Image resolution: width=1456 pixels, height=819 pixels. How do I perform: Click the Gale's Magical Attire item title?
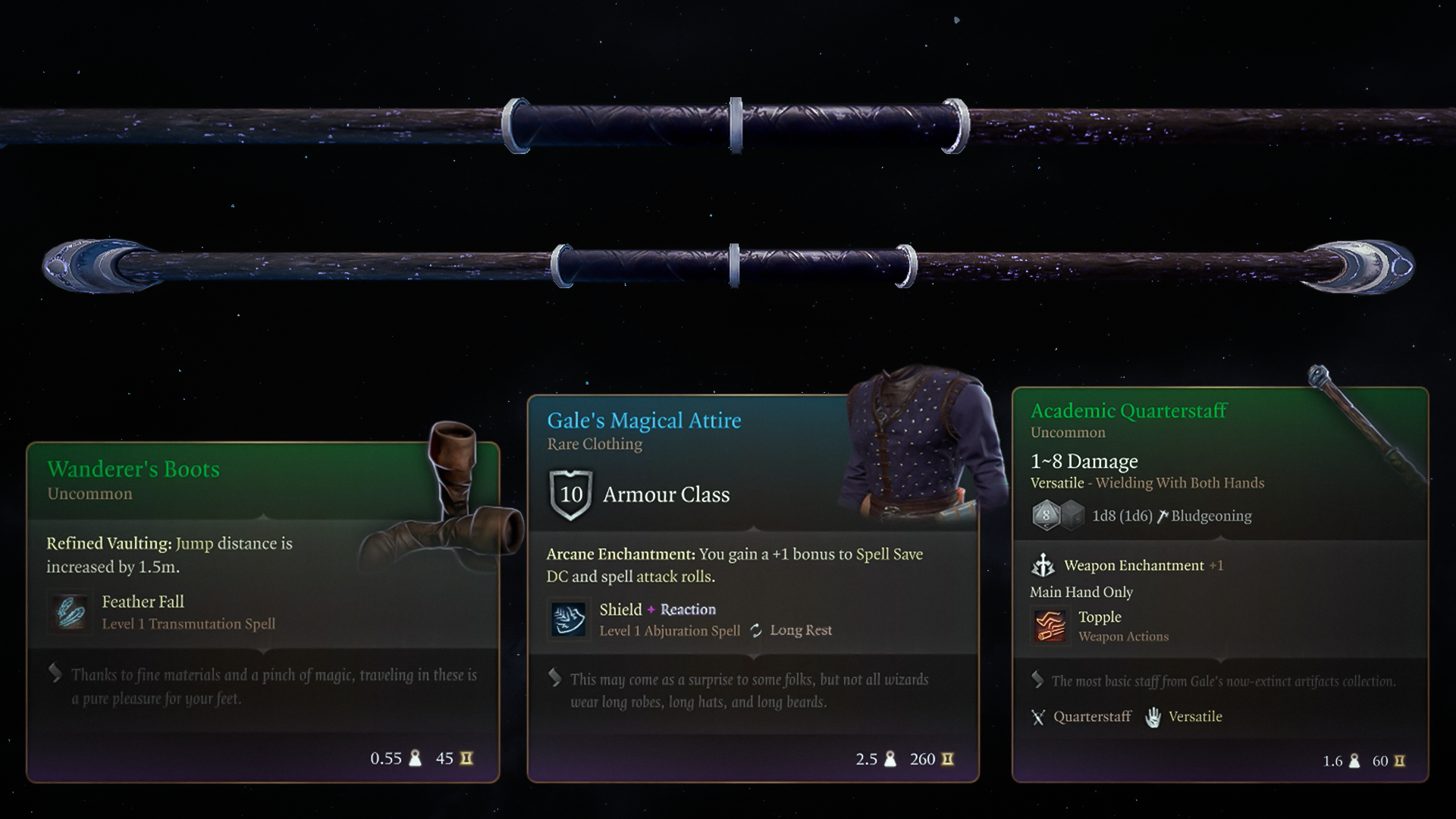[x=644, y=421]
